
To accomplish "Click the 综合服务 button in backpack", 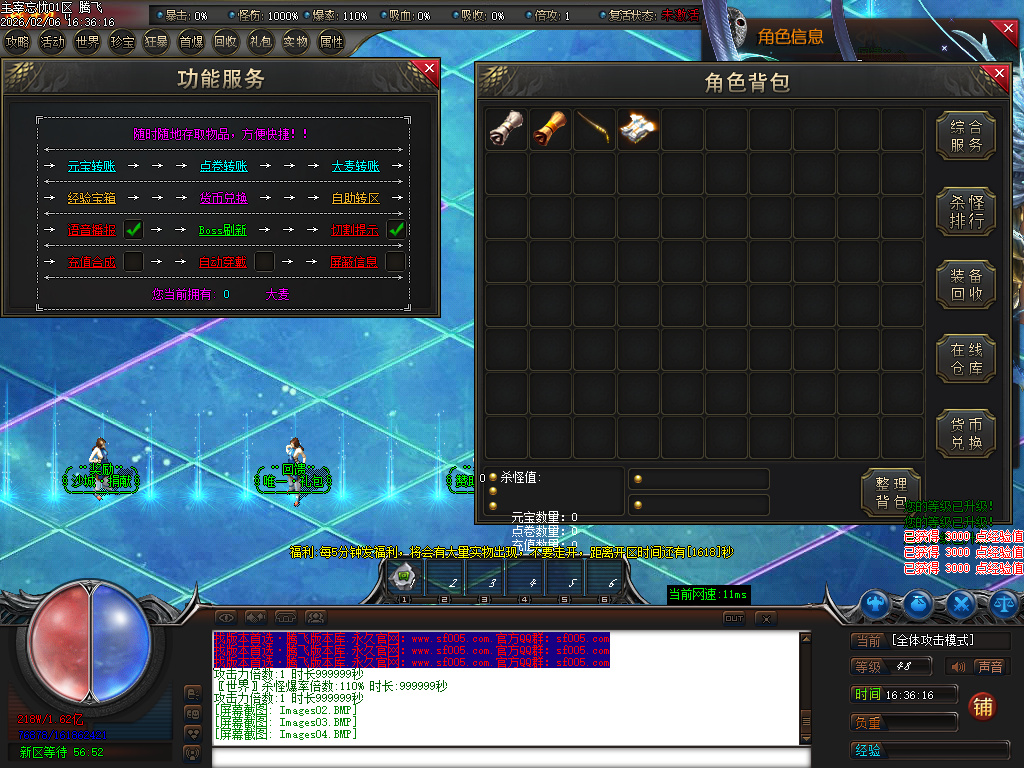I will (x=966, y=136).
